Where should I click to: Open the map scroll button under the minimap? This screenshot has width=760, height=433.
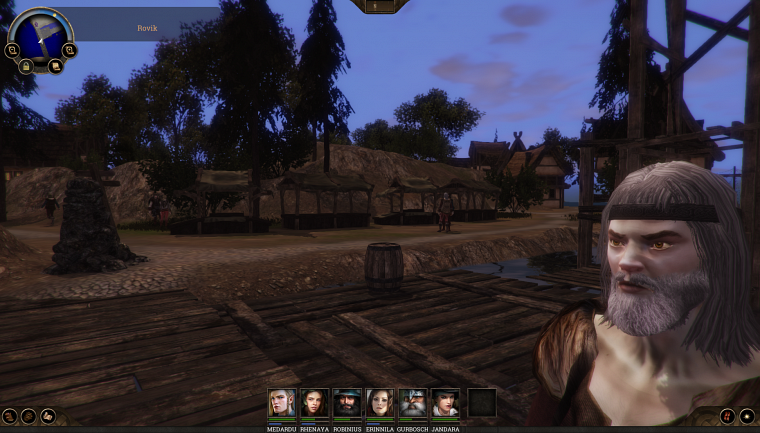(55, 66)
